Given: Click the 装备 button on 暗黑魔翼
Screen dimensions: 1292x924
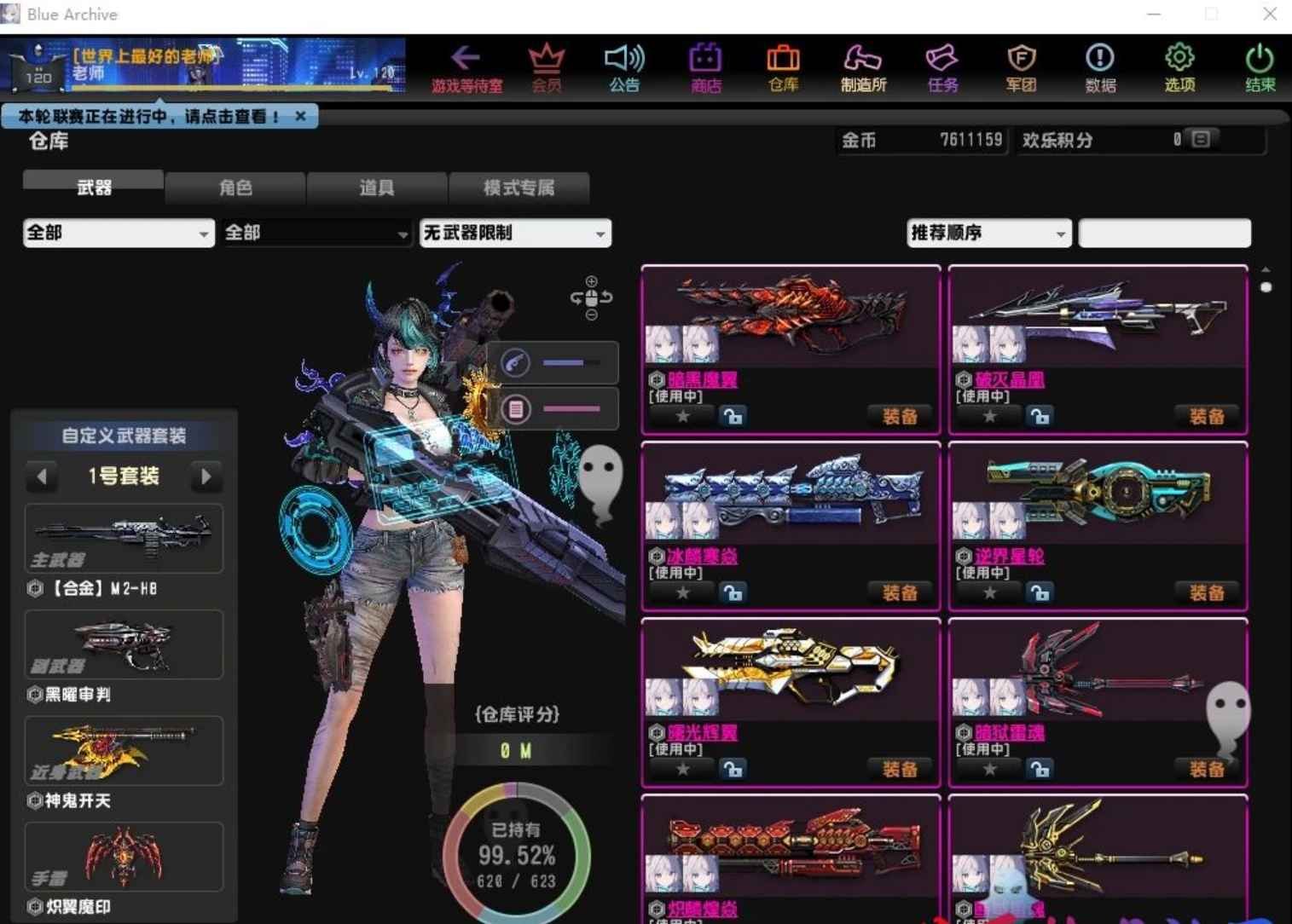Looking at the screenshot, I should coord(899,416).
